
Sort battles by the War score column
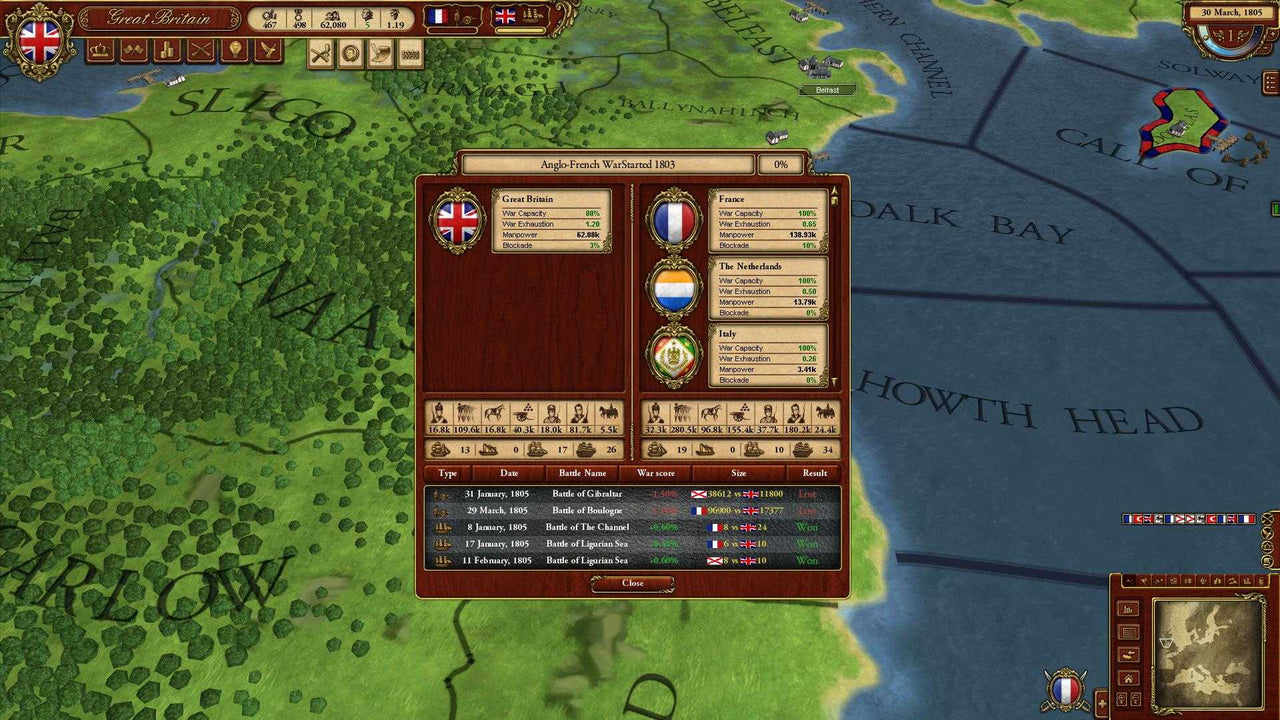654,473
